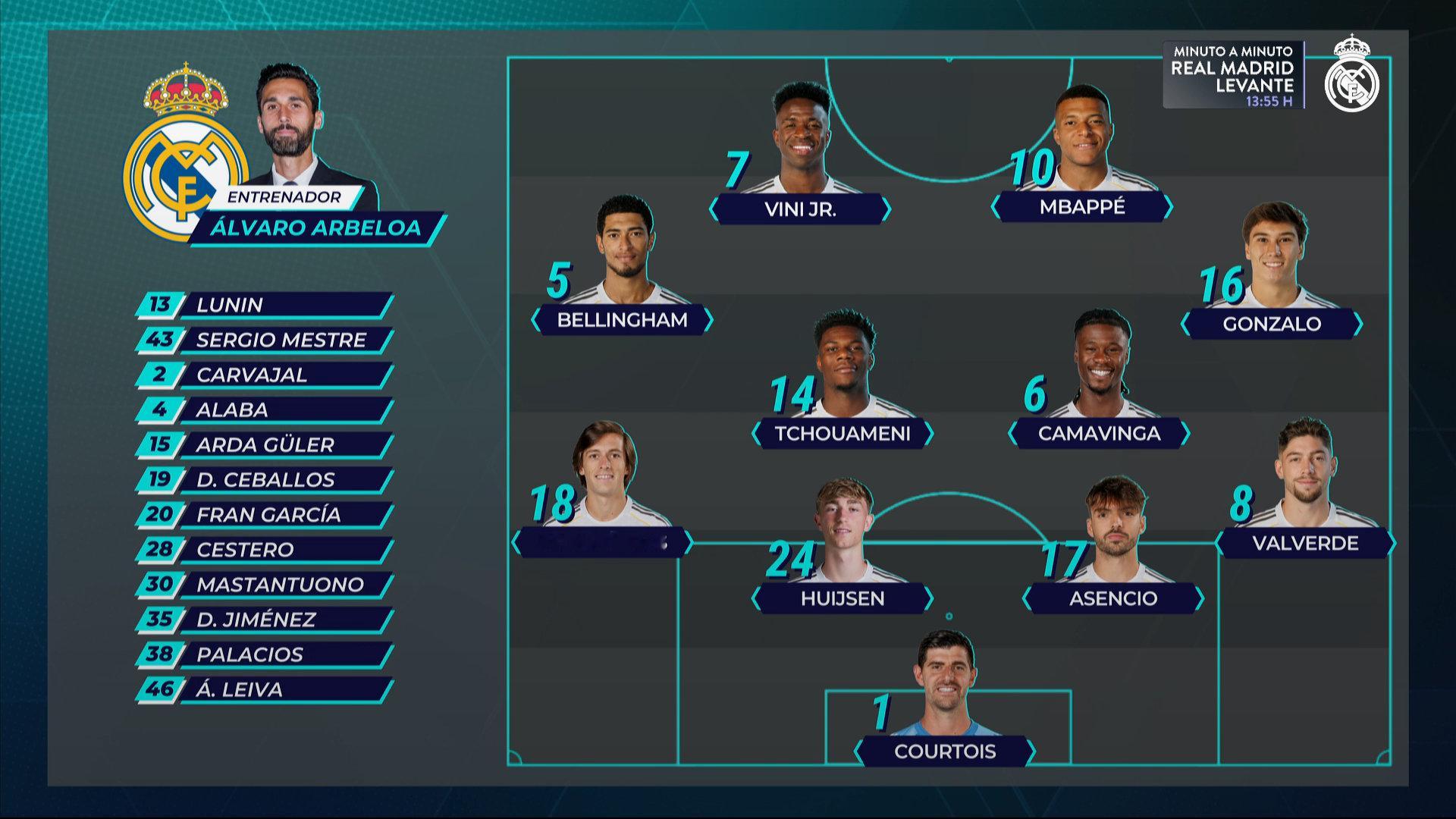Select Carvajal from the substitutes list
Viewport: 1456px width, 819px height.
tap(265, 375)
